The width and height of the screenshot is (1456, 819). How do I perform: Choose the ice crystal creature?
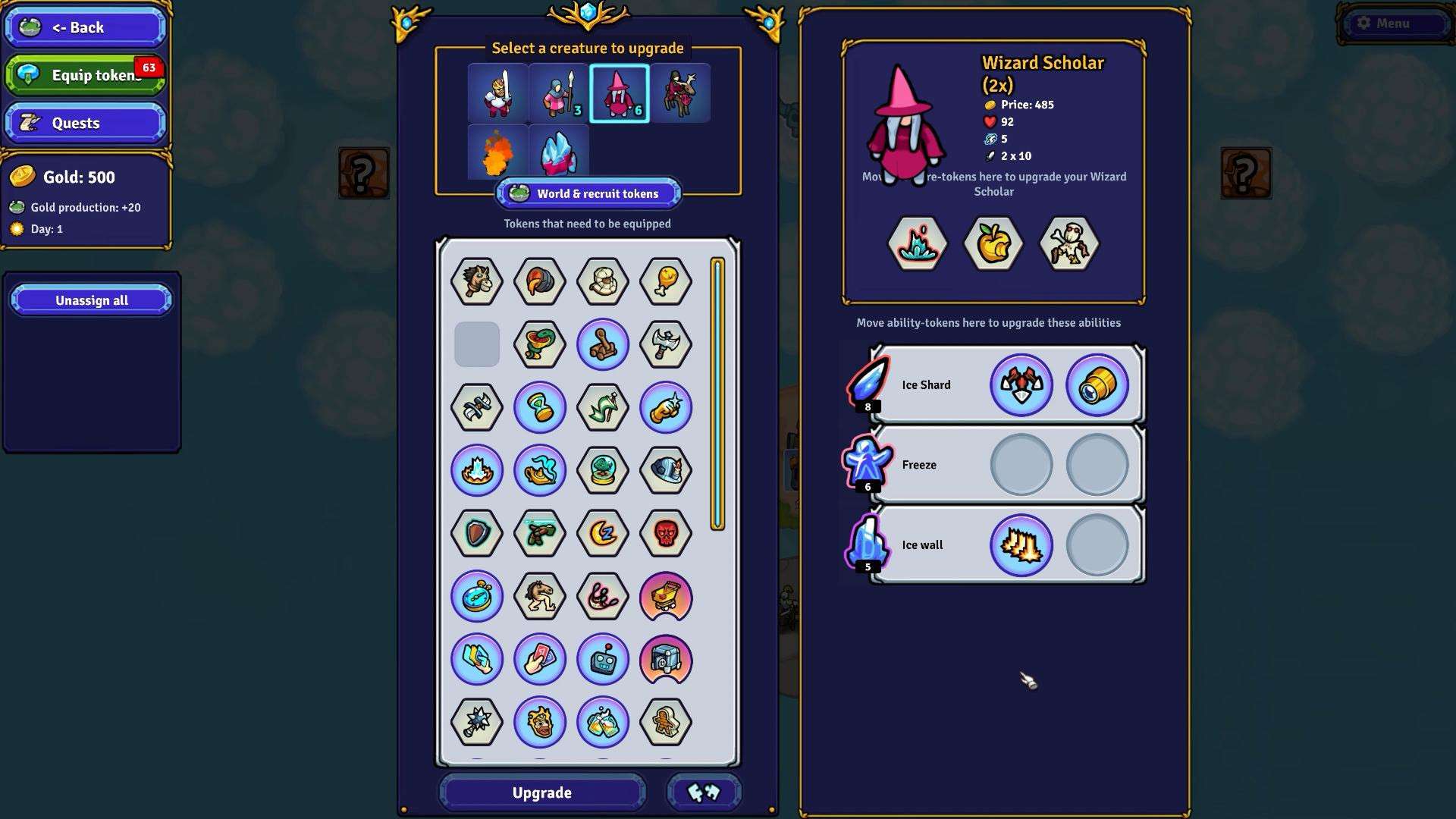(x=558, y=152)
